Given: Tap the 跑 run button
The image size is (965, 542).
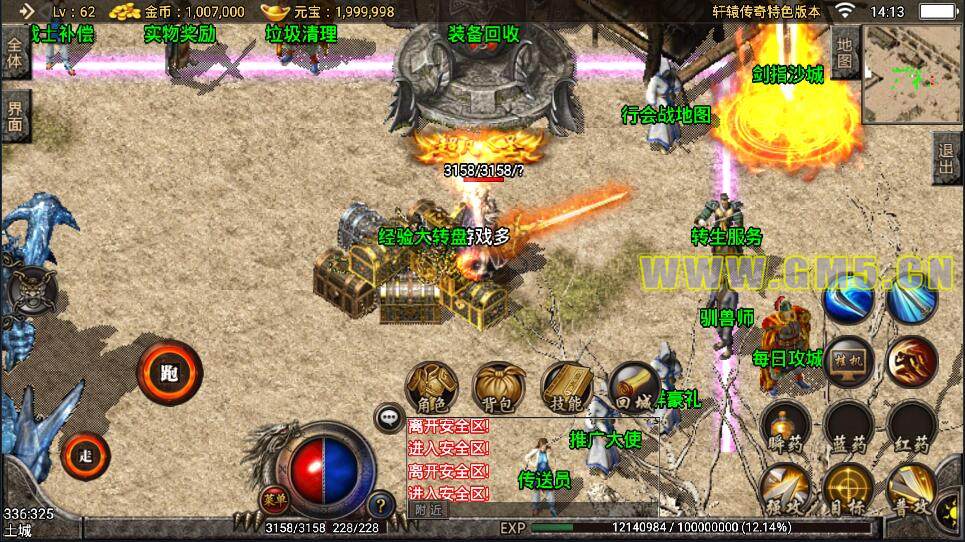Looking at the screenshot, I should pyautogui.click(x=169, y=373).
